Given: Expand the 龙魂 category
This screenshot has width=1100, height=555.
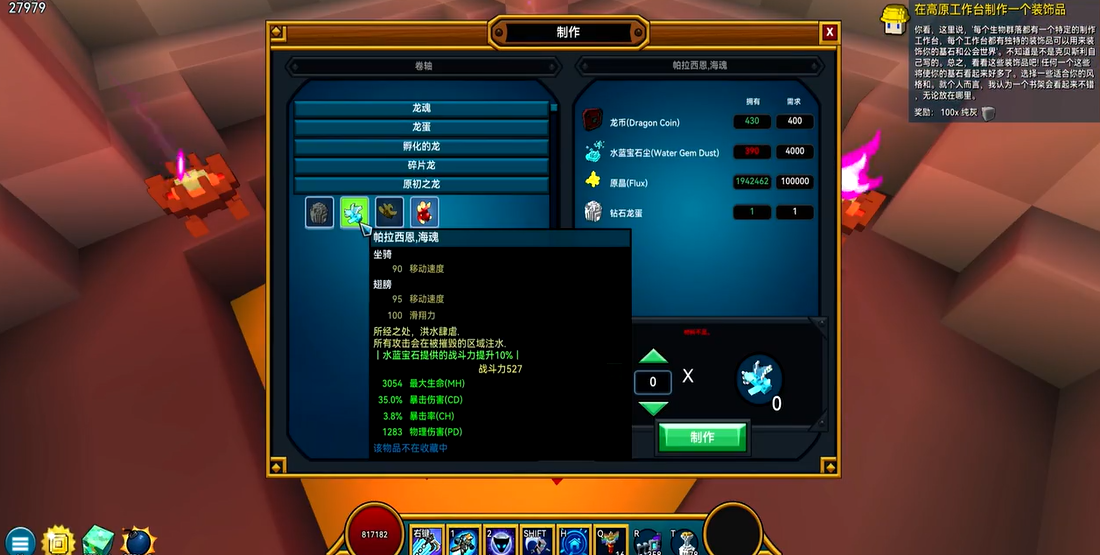Looking at the screenshot, I should (x=422, y=108).
